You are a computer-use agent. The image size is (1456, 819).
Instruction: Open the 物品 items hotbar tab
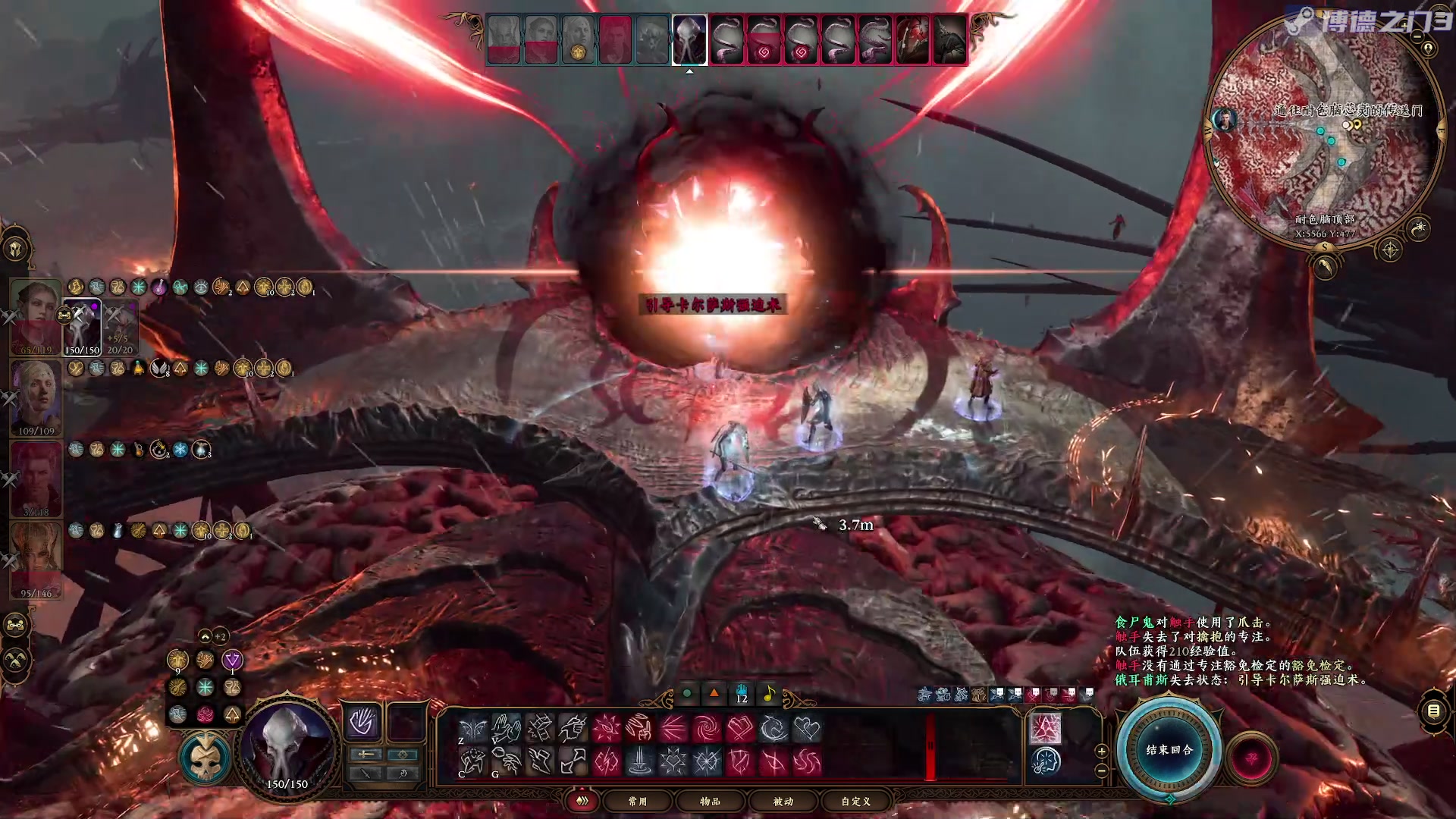click(710, 801)
